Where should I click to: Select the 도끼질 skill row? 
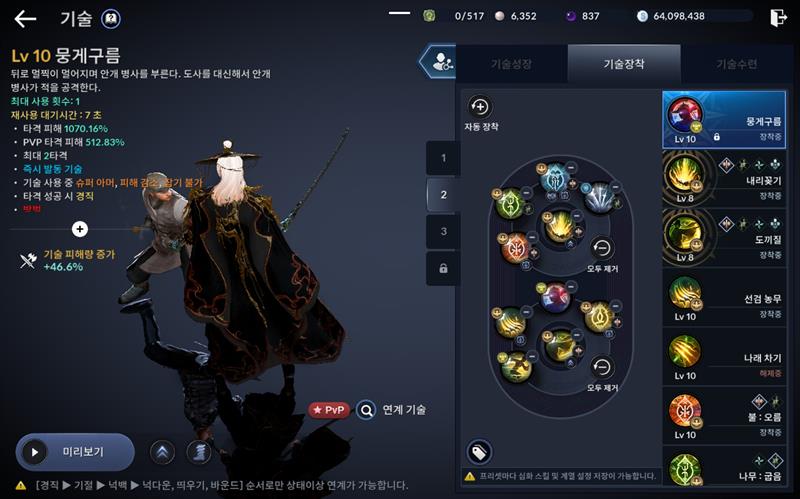pos(724,238)
